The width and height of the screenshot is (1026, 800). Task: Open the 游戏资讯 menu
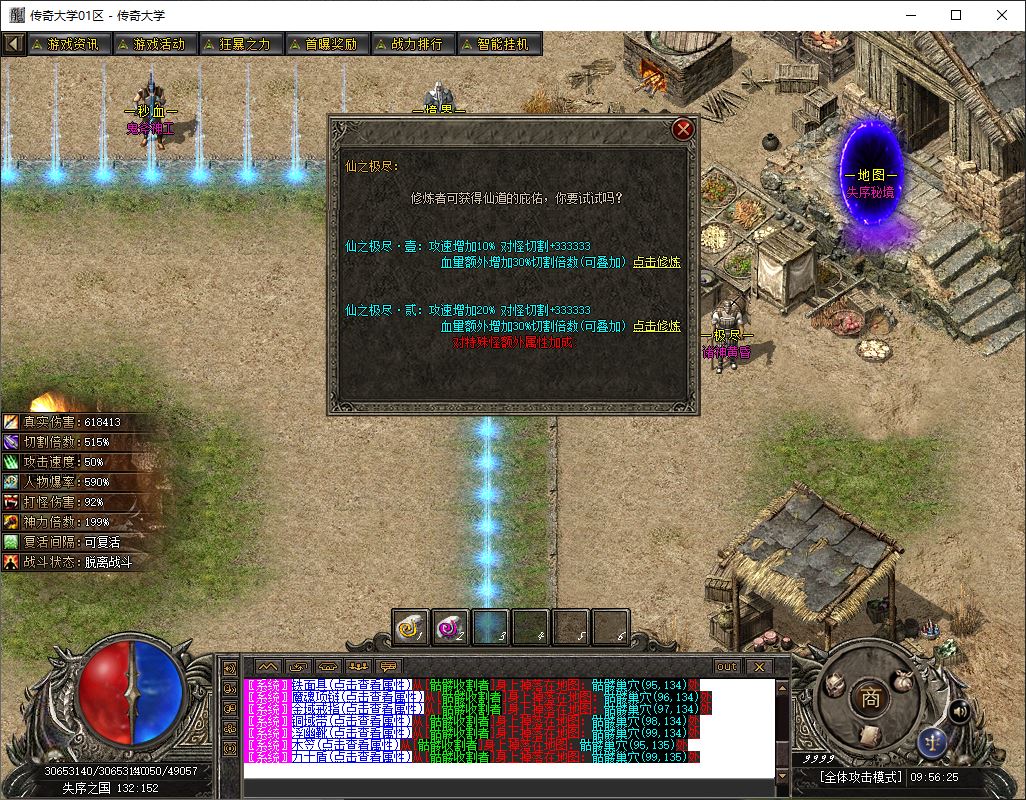pyautogui.click(x=67, y=44)
